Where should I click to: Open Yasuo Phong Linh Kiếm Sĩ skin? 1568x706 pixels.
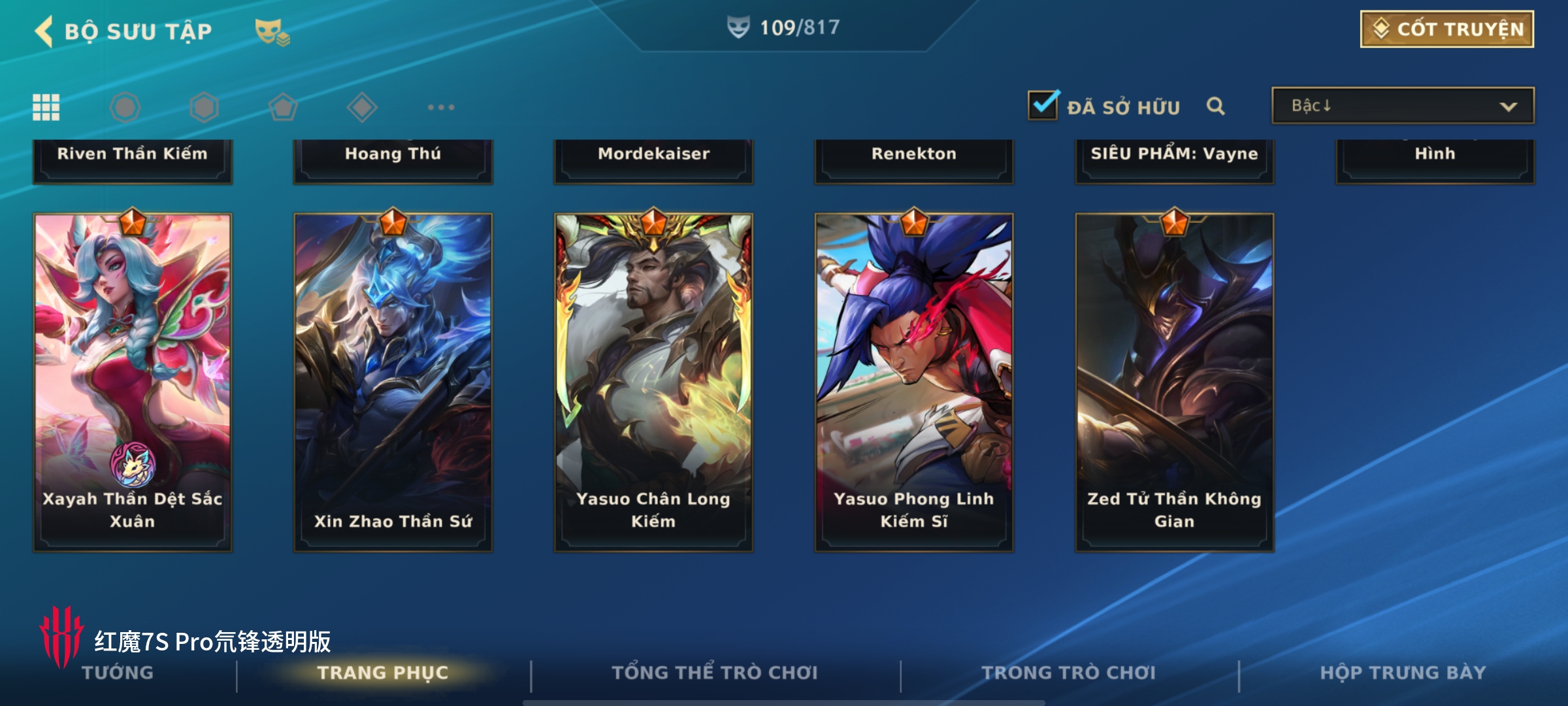pyautogui.click(x=913, y=382)
